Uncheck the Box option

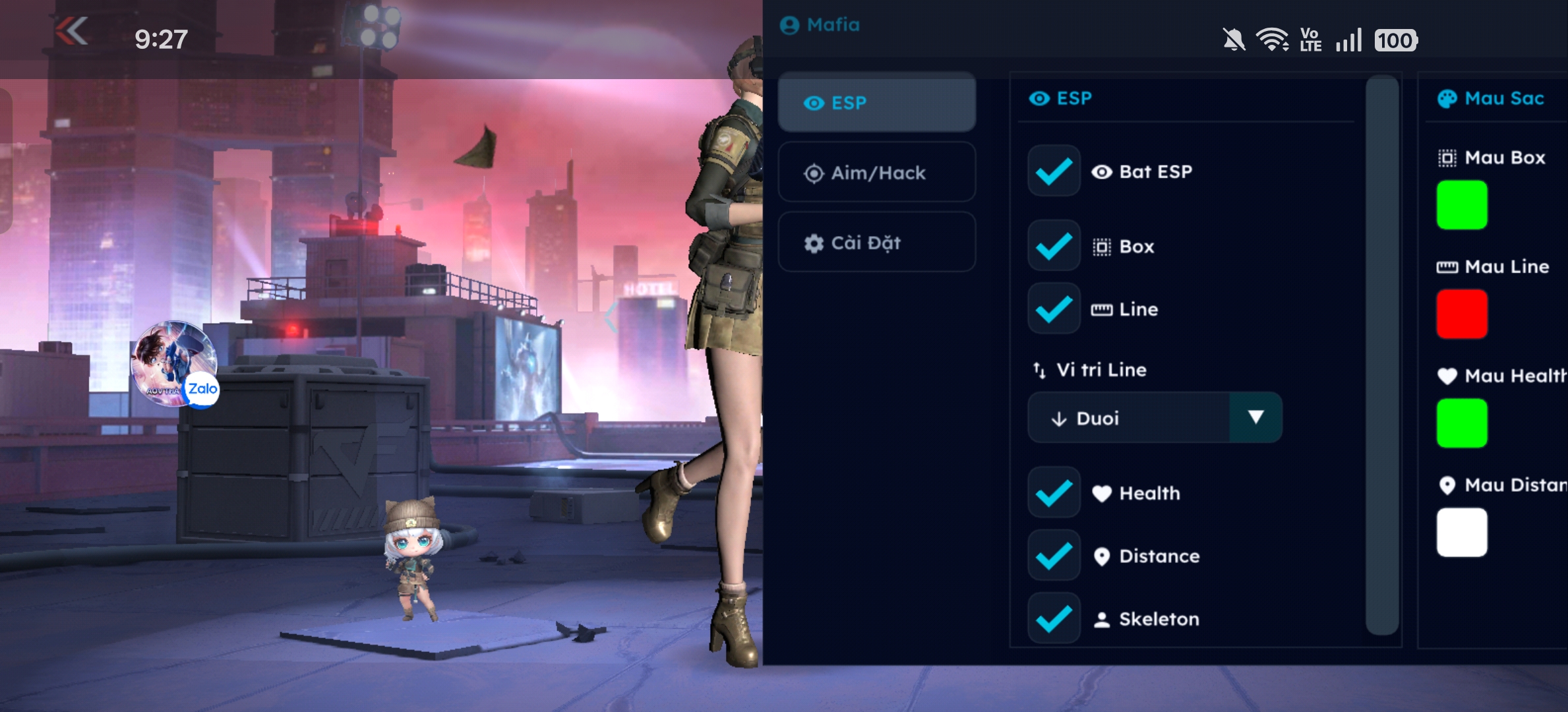point(1053,246)
